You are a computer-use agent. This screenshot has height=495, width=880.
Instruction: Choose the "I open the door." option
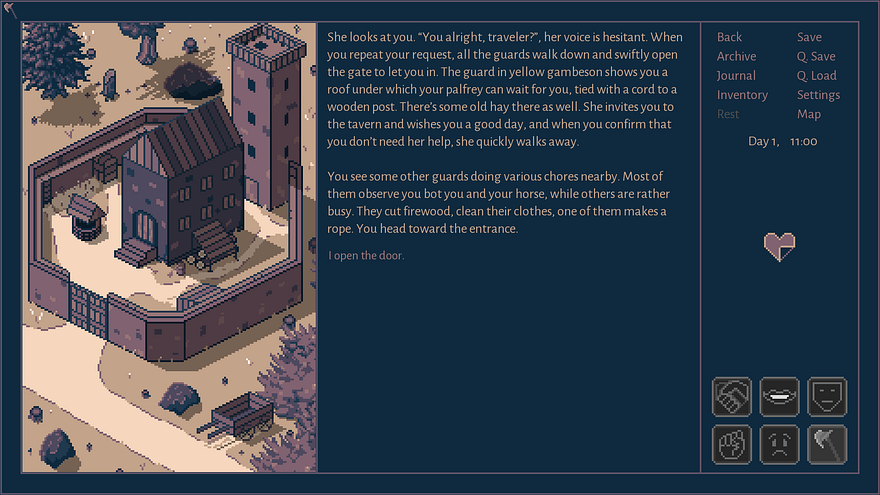pyautogui.click(x=366, y=256)
